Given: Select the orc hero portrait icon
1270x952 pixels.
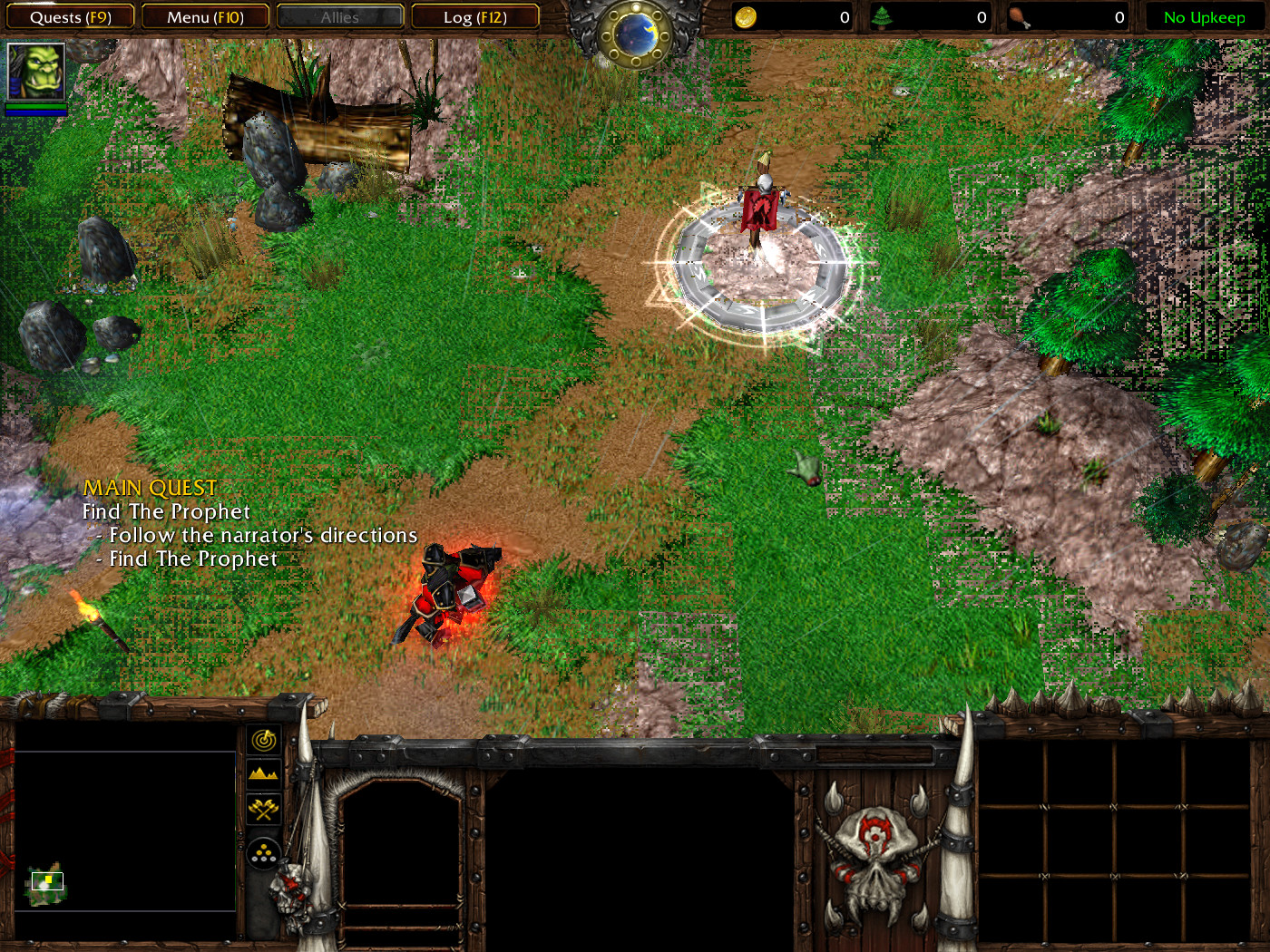Looking at the screenshot, I should pos(36,71).
